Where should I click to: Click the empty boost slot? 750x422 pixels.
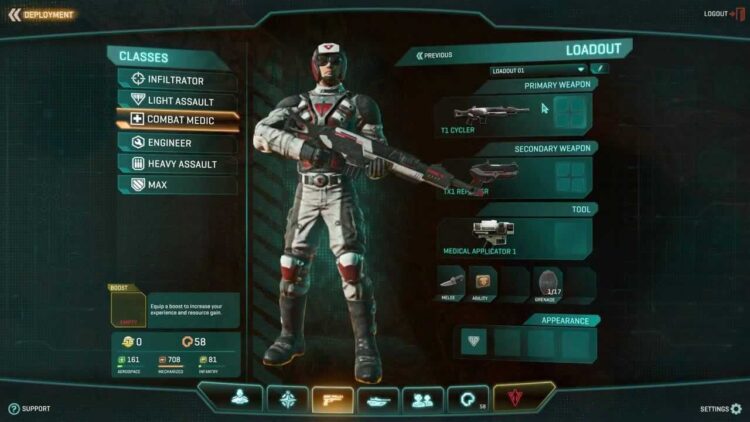tap(126, 309)
